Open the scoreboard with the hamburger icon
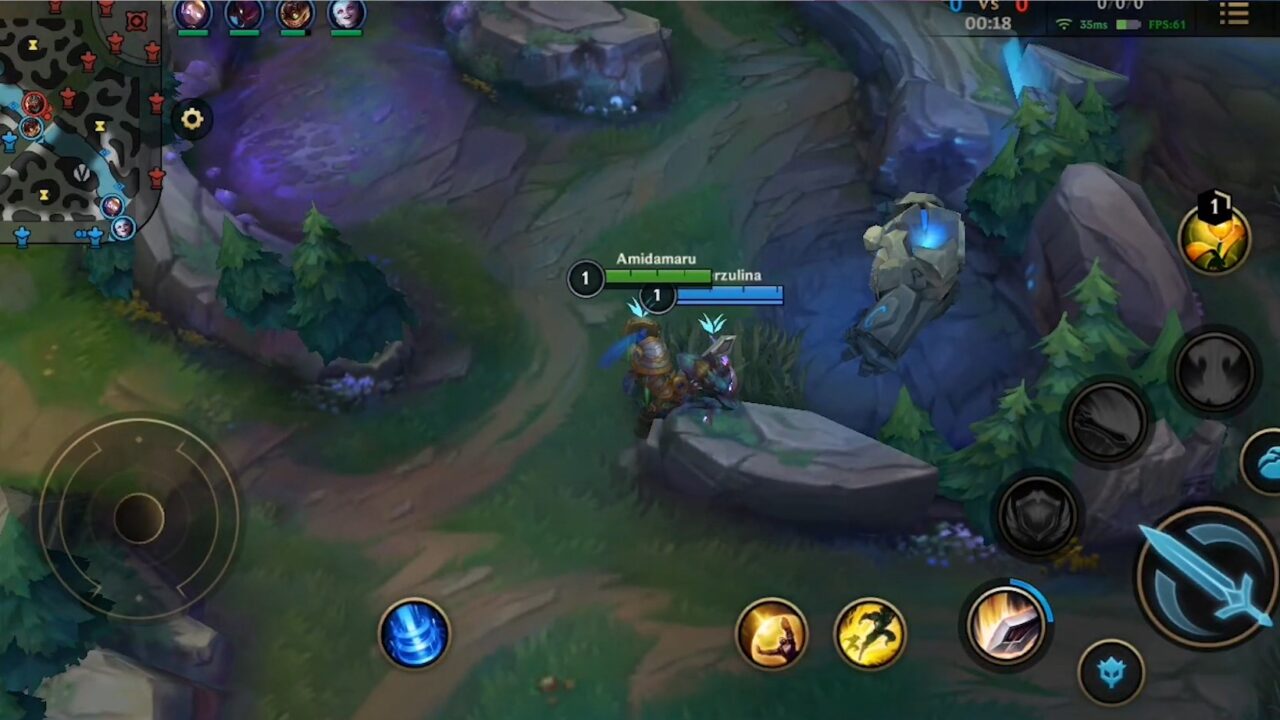 pos(1235,15)
